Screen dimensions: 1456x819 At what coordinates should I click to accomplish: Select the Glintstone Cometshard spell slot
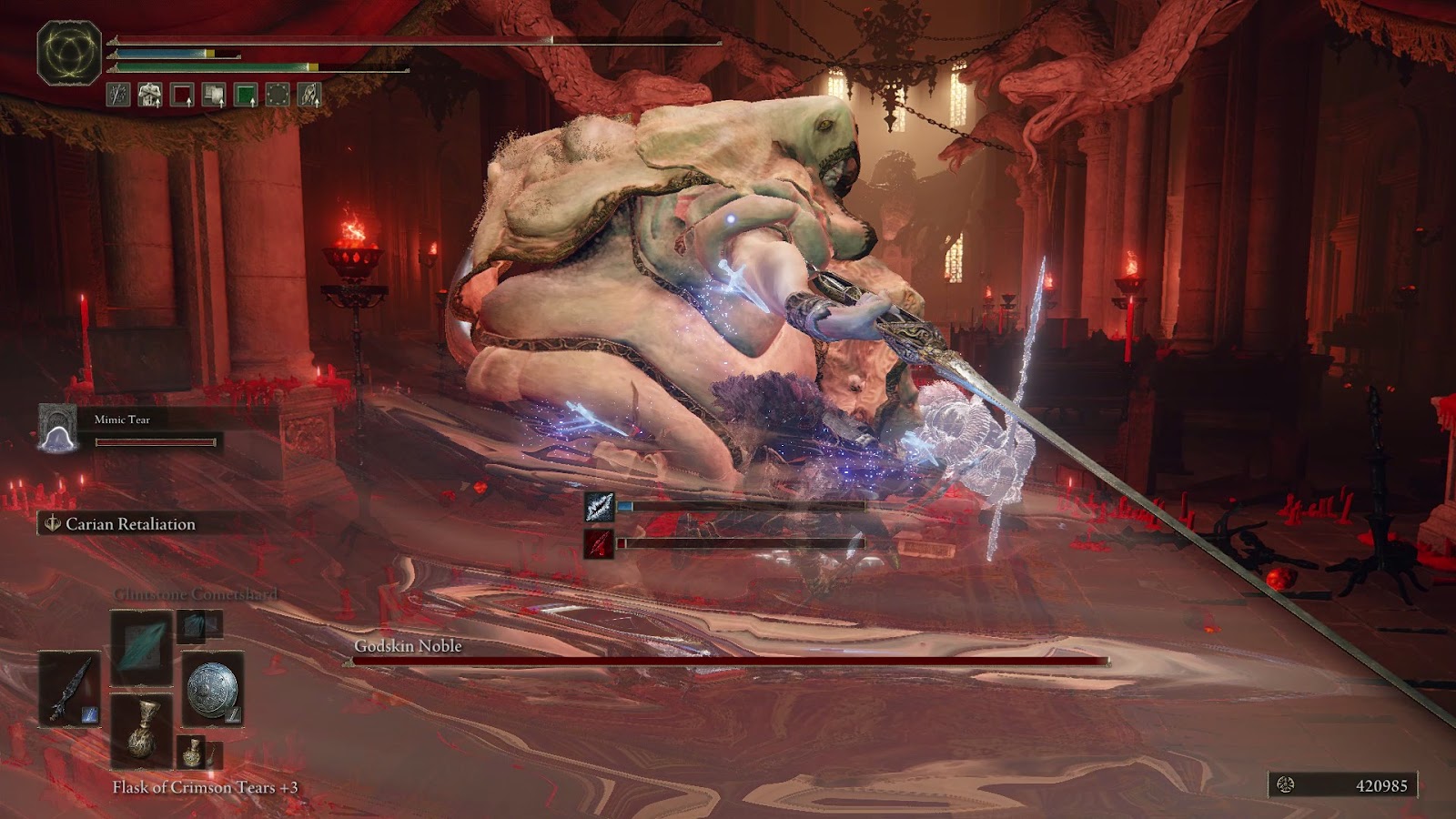(x=141, y=648)
